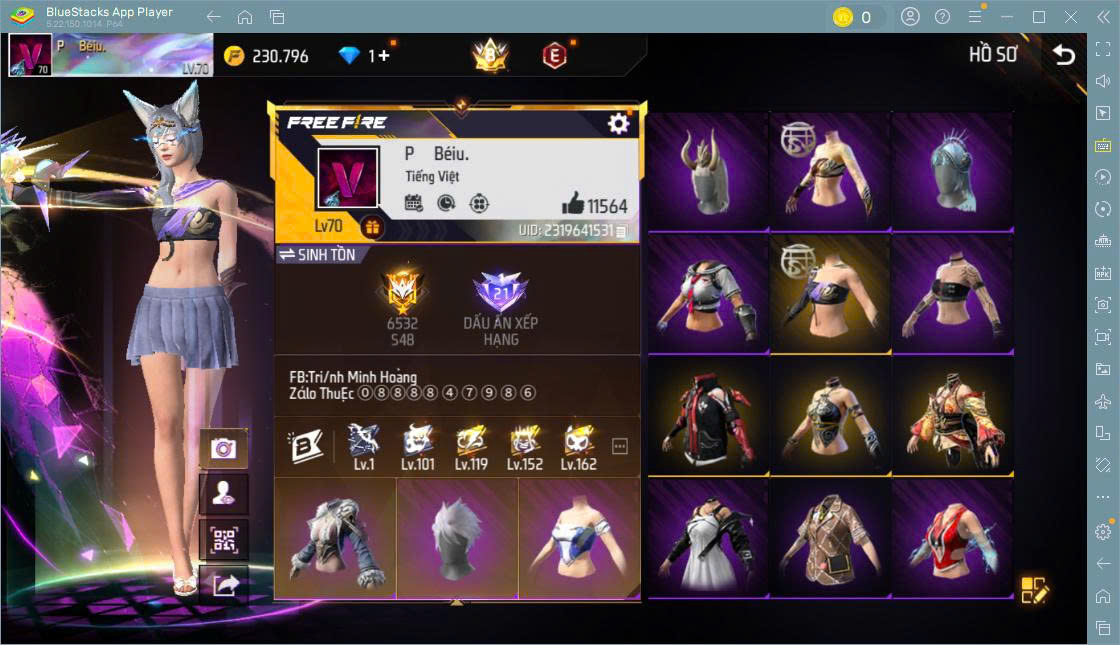Select the horned silver helmet item
The width and height of the screenshot is (1120, 645).
pos(708,172)
